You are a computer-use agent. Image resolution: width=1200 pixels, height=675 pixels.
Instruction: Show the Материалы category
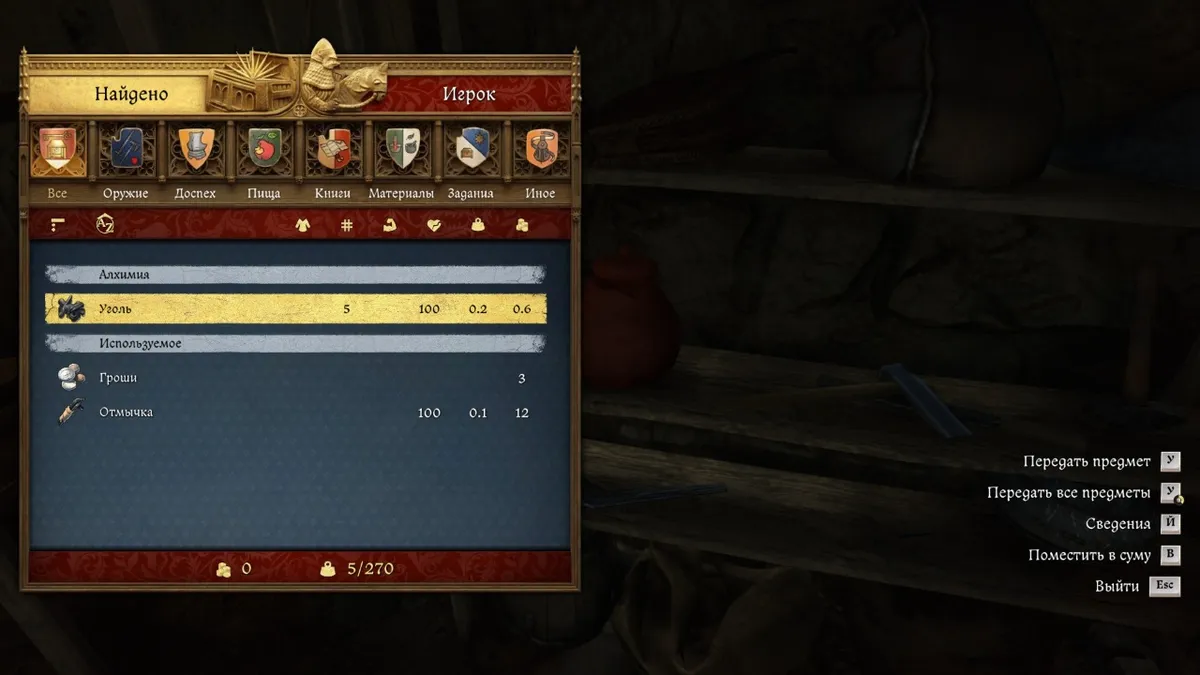tap(401, 149)
